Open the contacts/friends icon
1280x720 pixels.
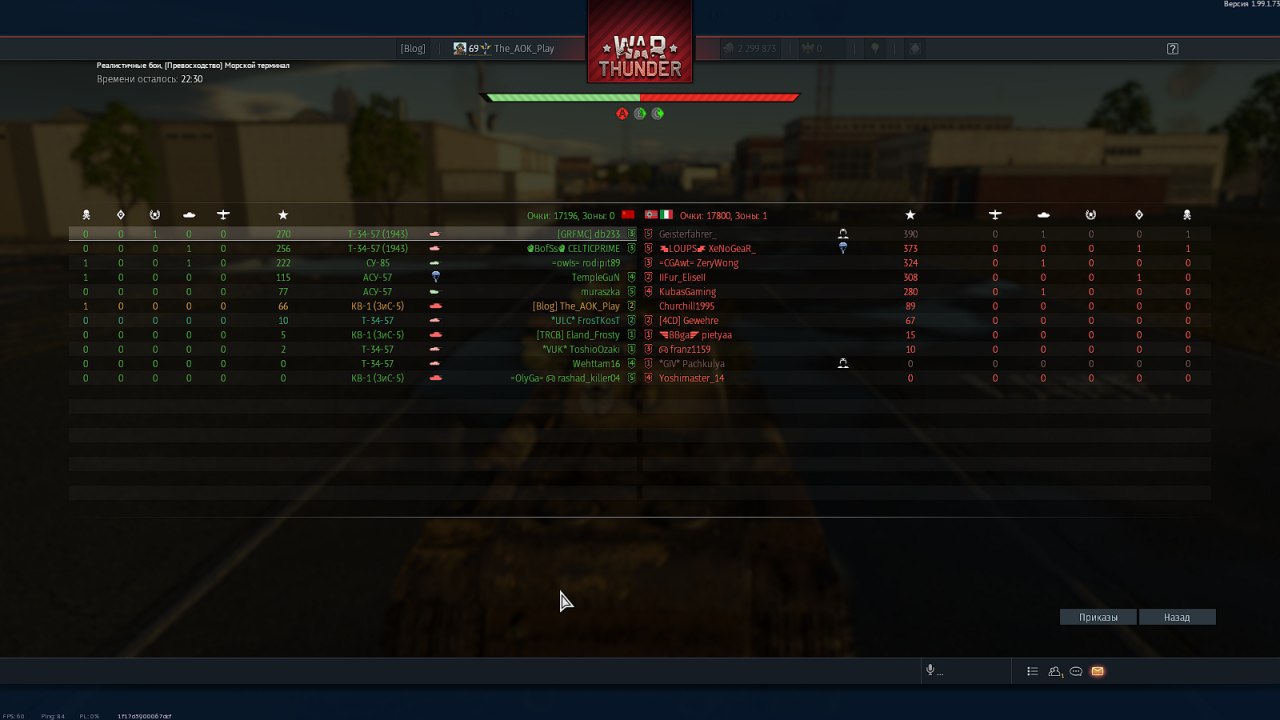tap(1055, 671)
